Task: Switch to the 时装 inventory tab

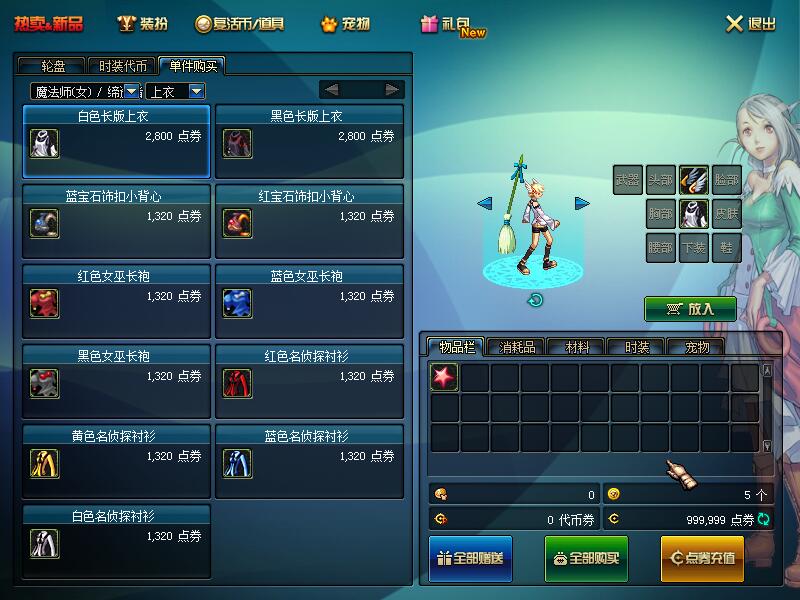Action: [637, 347]
